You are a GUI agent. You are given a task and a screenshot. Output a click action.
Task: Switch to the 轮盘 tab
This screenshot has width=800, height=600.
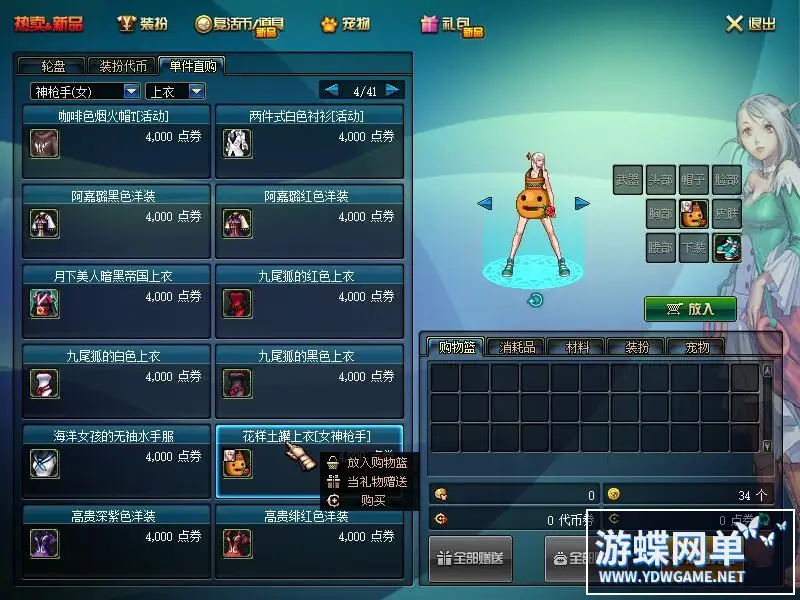(53, 66)
